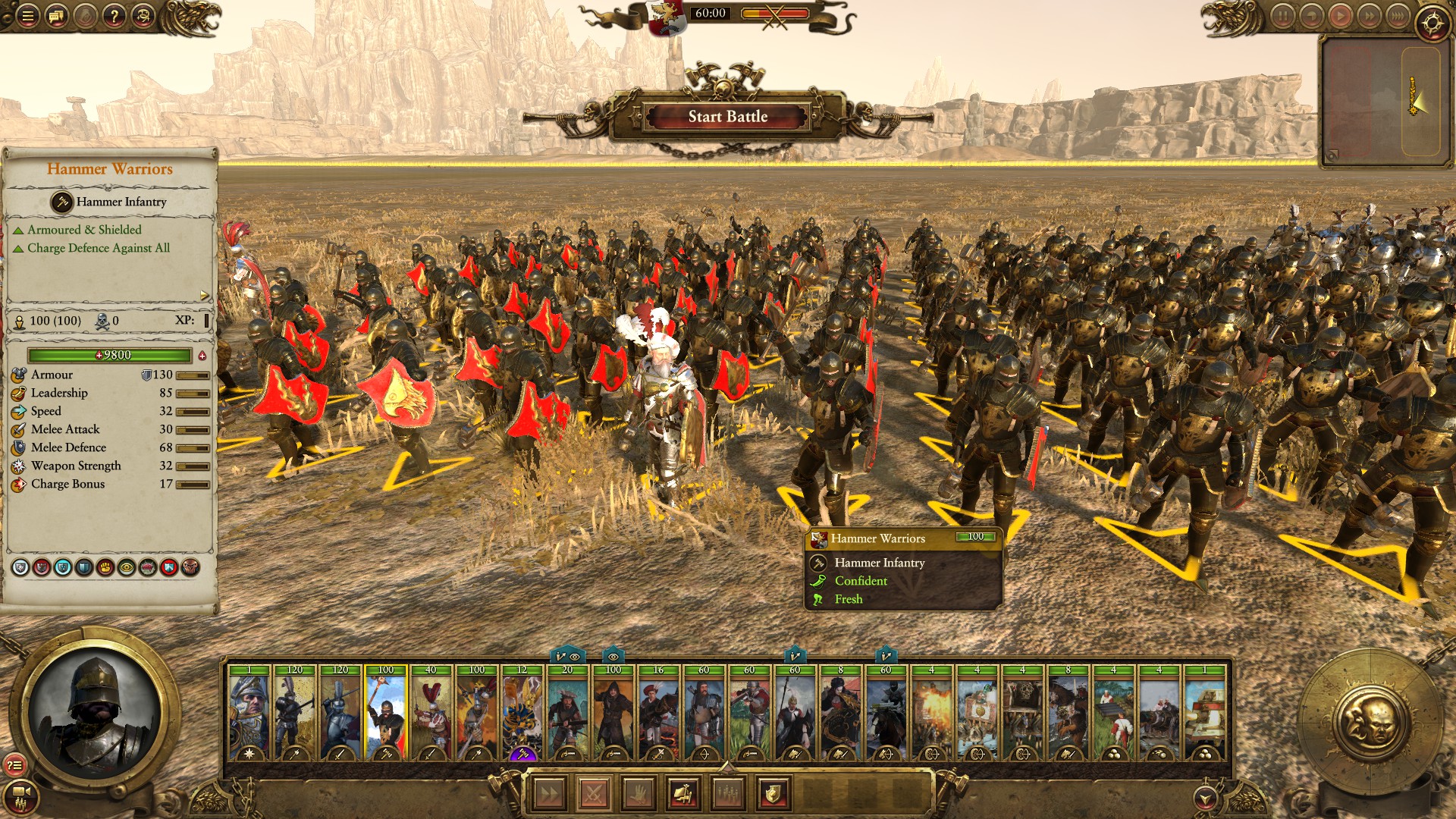Viewport: 1456px width, 819px height.
Task: Open the main menu button
Action: click(27, 16)
